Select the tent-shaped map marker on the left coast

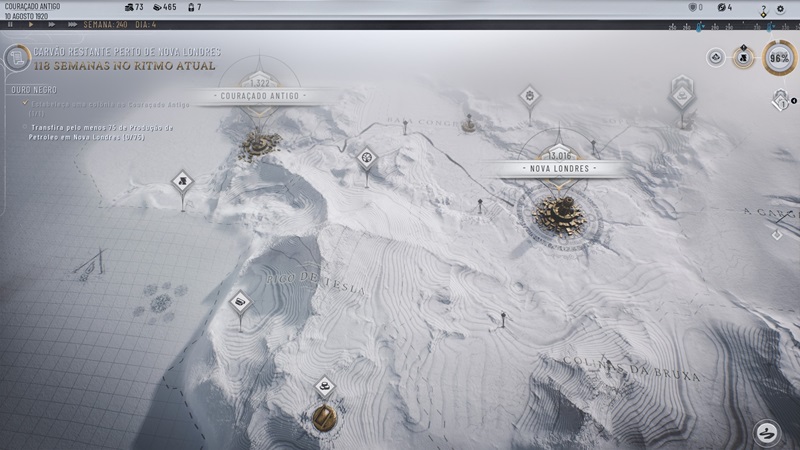tap(181, 181)
